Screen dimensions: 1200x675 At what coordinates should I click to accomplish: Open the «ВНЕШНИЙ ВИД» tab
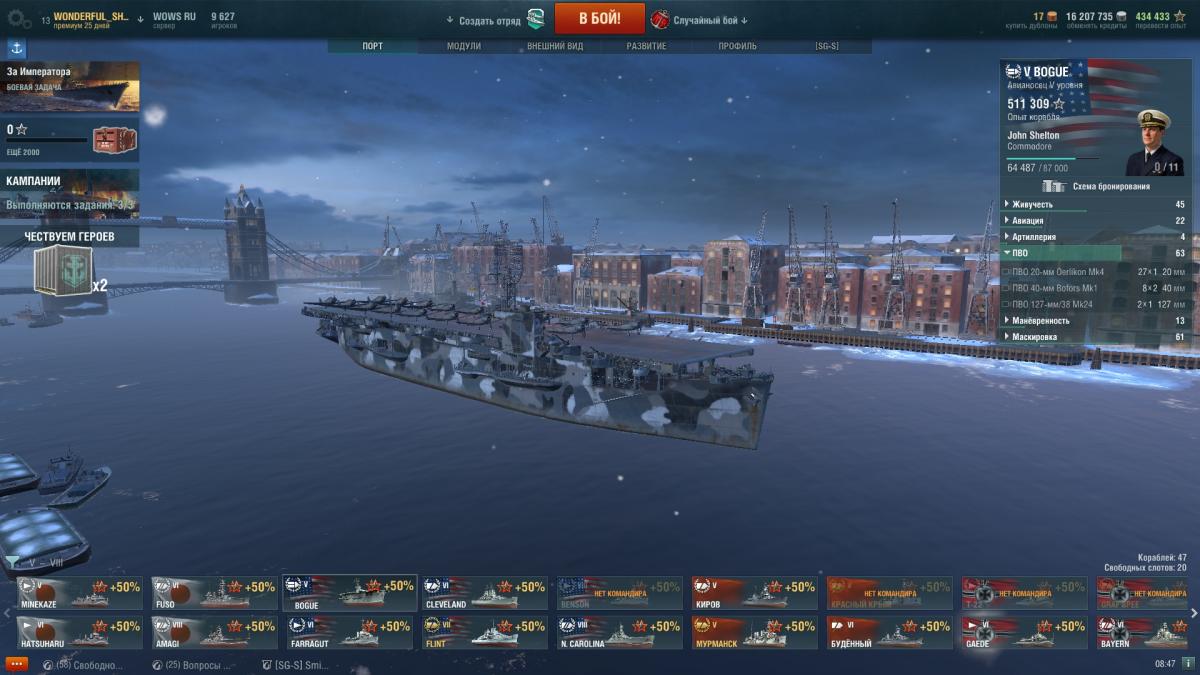coord(554,46)
